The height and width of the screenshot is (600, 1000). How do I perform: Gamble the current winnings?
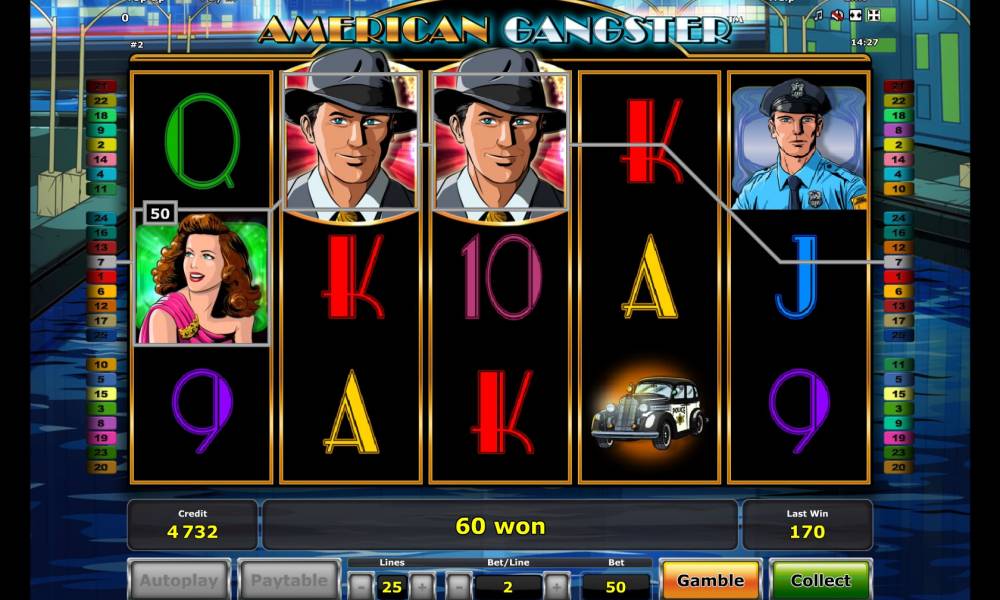tap(710, 580)
